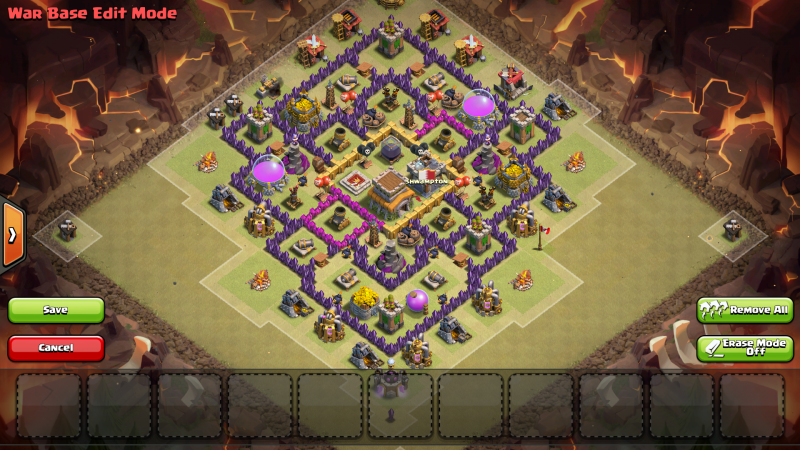
Task: Toggle Erase Mode on
Action: tap(745, 348)
